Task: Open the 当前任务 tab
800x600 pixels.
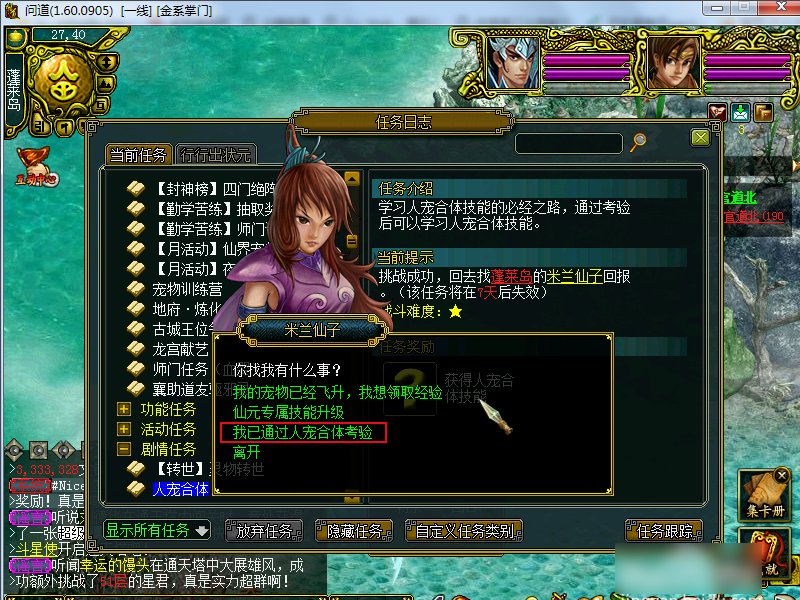Action: pos(139,155)
